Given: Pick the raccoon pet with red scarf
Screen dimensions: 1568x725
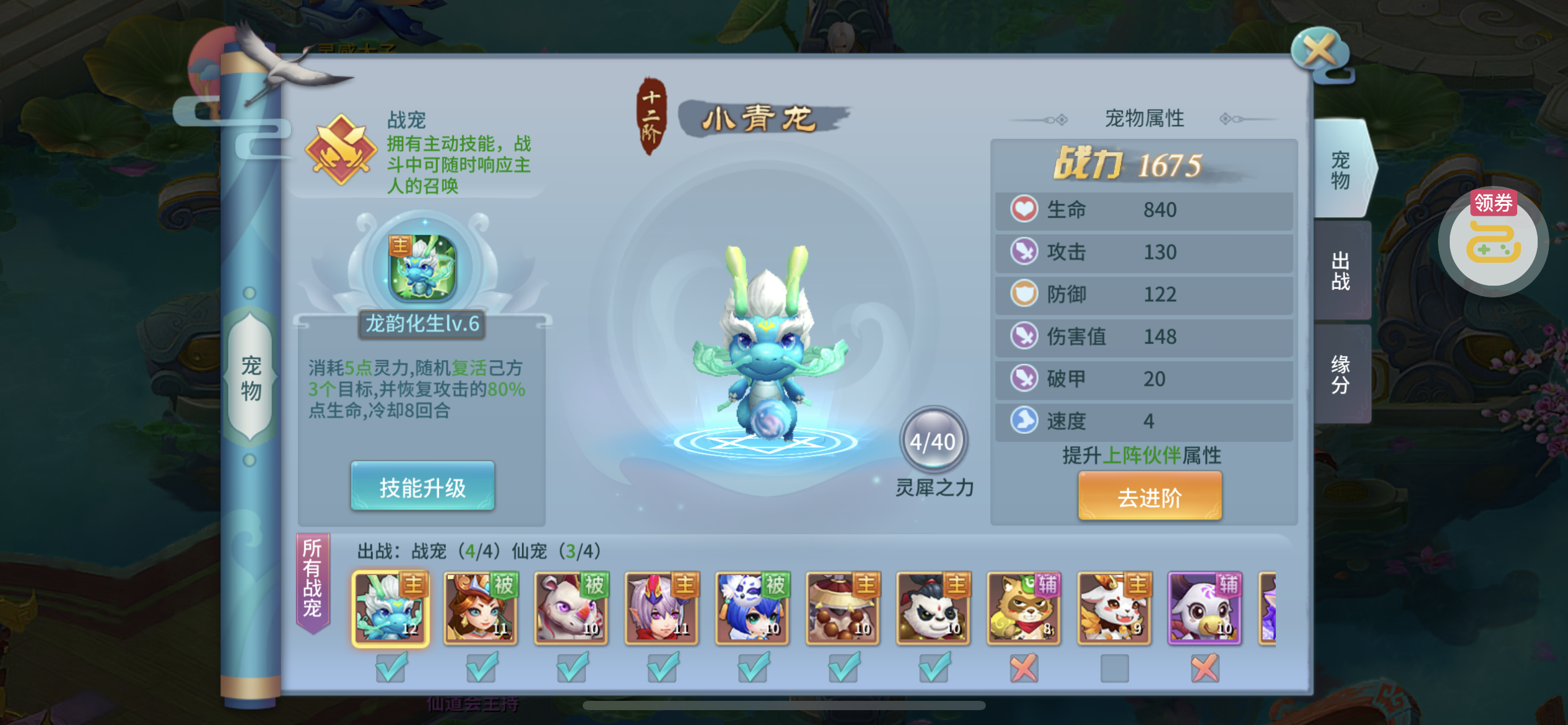Looking at the screenshot, I should tap(1024, 608).
